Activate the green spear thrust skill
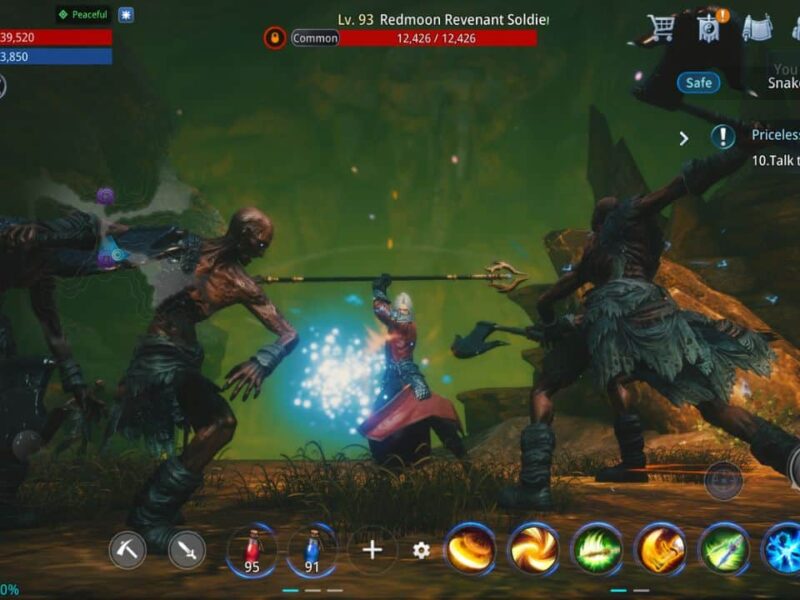 (x=725, y=550)
